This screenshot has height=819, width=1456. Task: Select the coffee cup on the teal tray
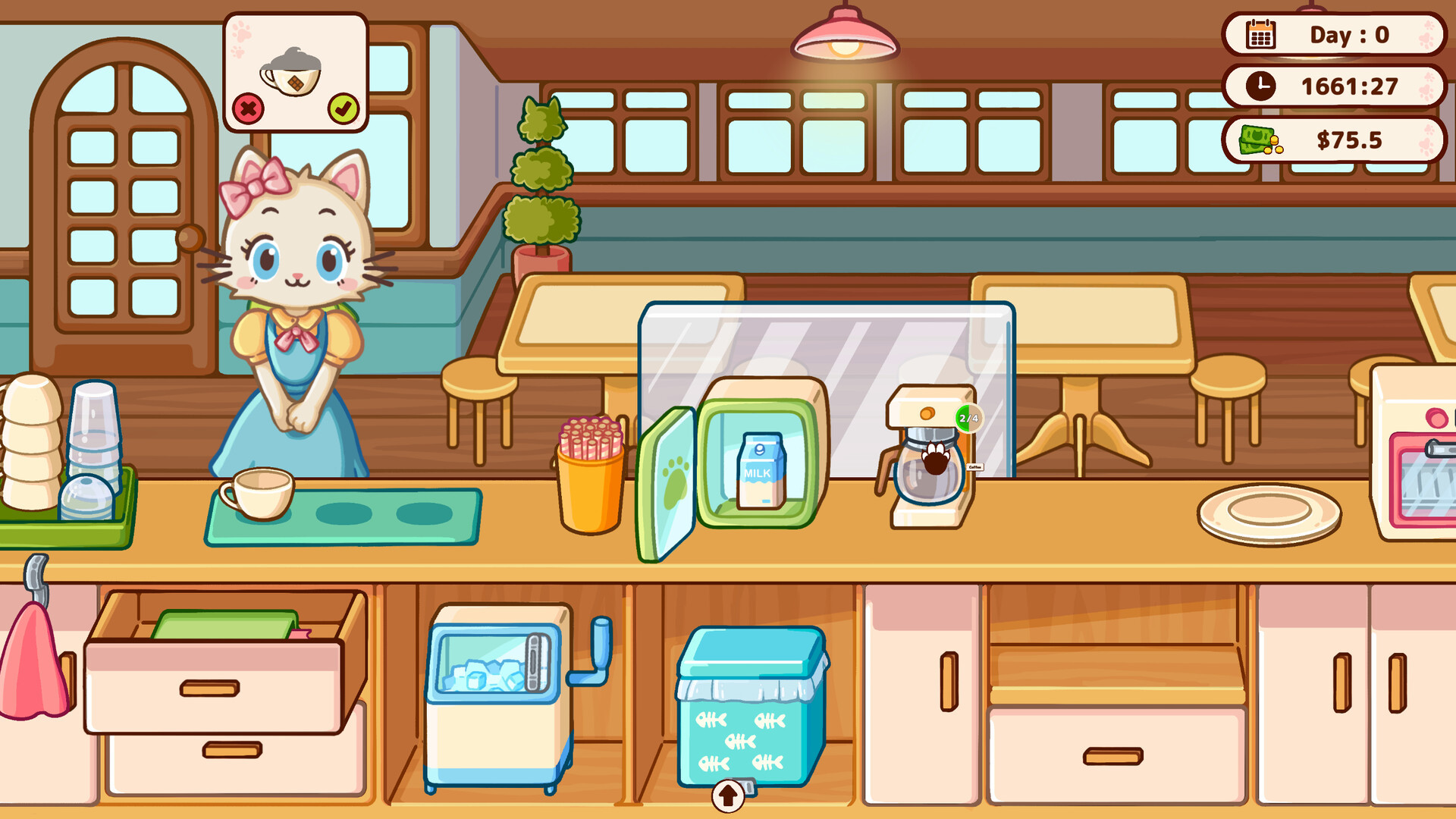[258, 493]
